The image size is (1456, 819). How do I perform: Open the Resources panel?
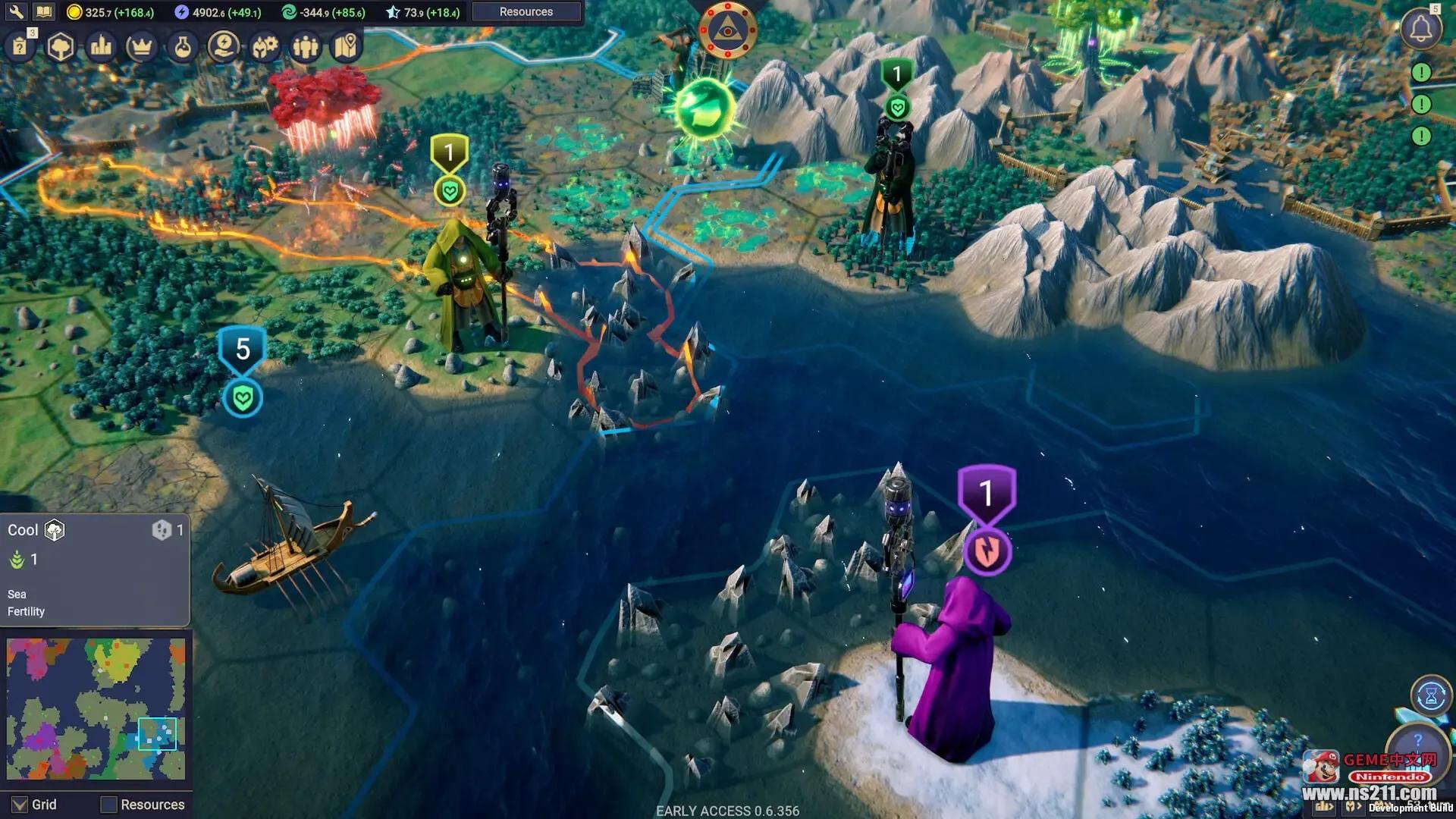pyautogui.click(x=526, y=11)
